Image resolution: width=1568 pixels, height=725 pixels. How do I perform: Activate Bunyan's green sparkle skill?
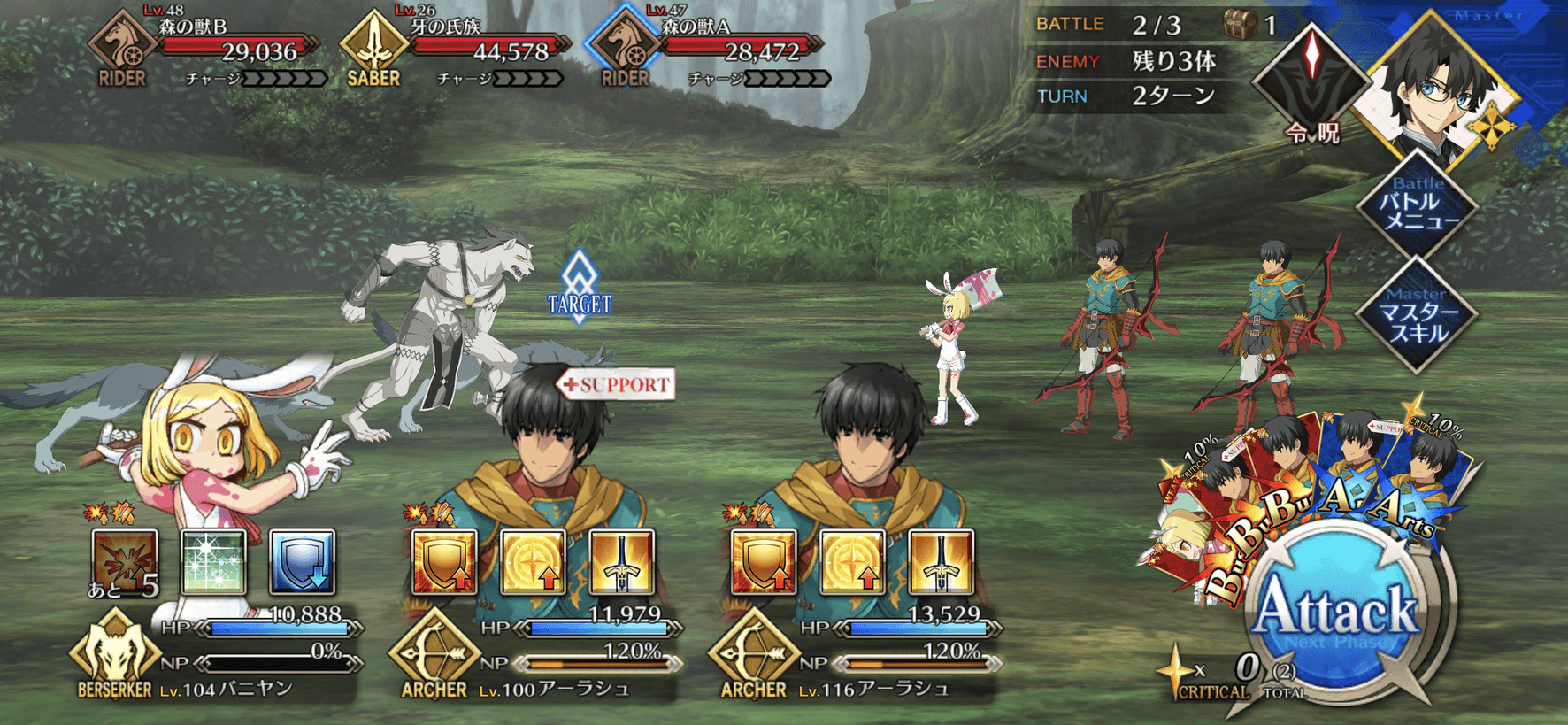point(213,562)
